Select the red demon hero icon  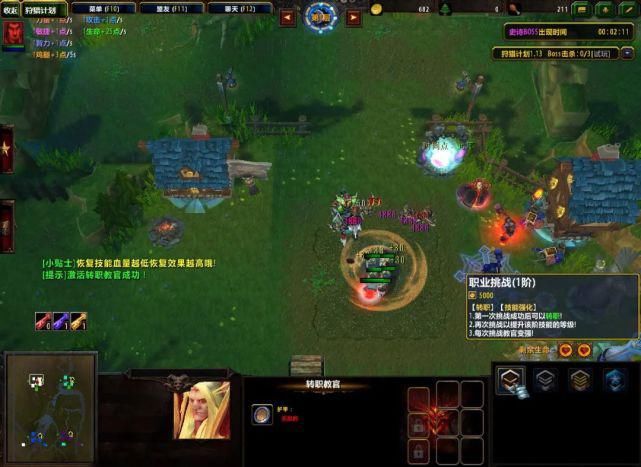(15, 34)
